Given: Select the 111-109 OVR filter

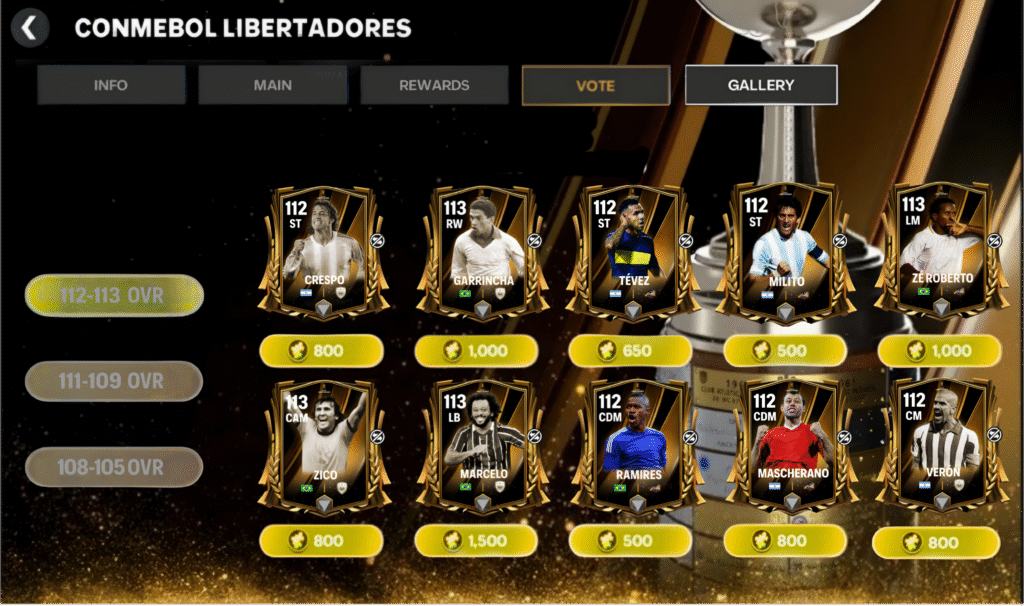Looking at the screenshot, I should [114, 381].
